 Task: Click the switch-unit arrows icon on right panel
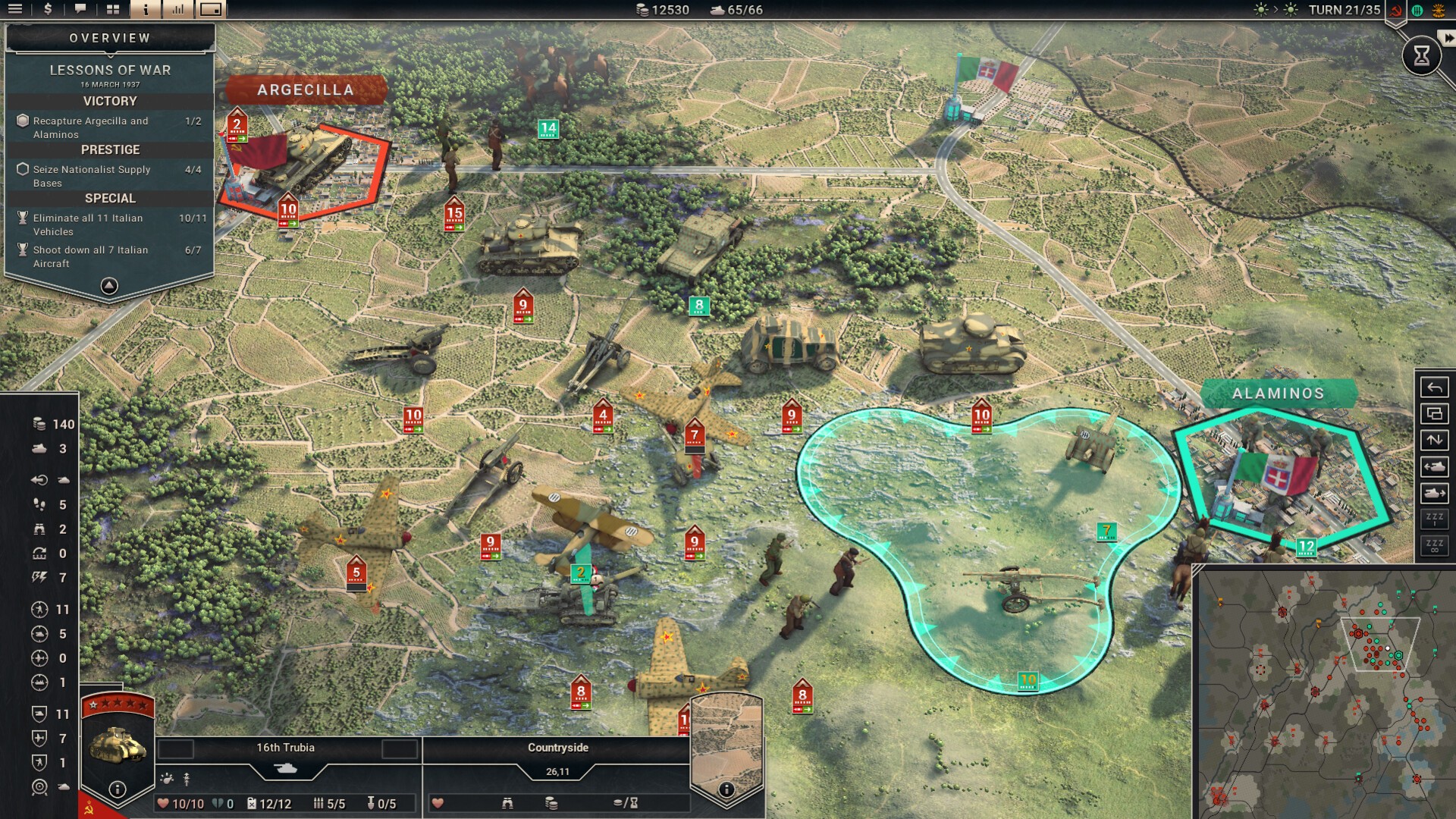1434,440
